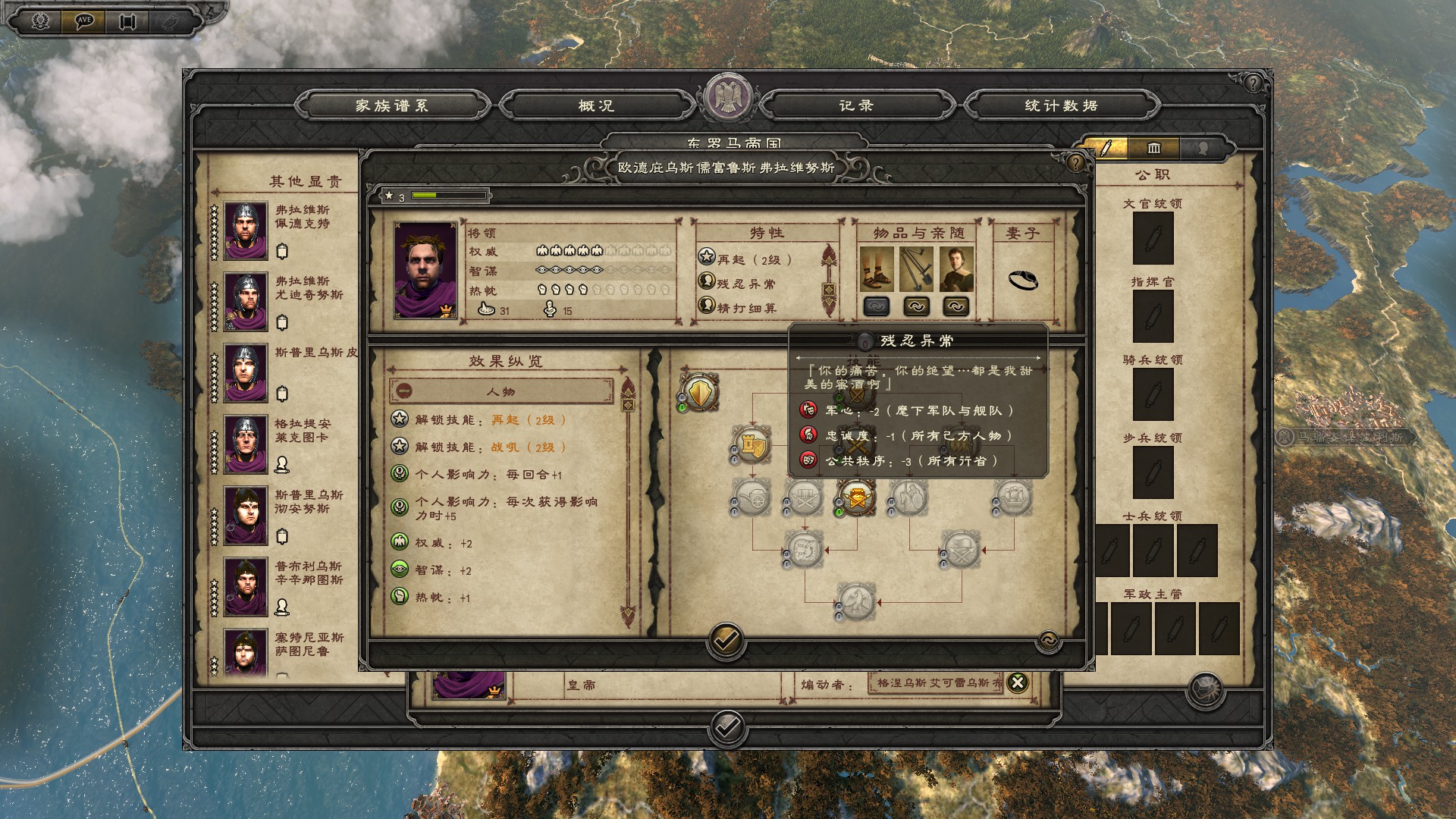This screenshot has height=819, width=1456.
Task: Switch to the building column tab
Action: (1154, 148)
